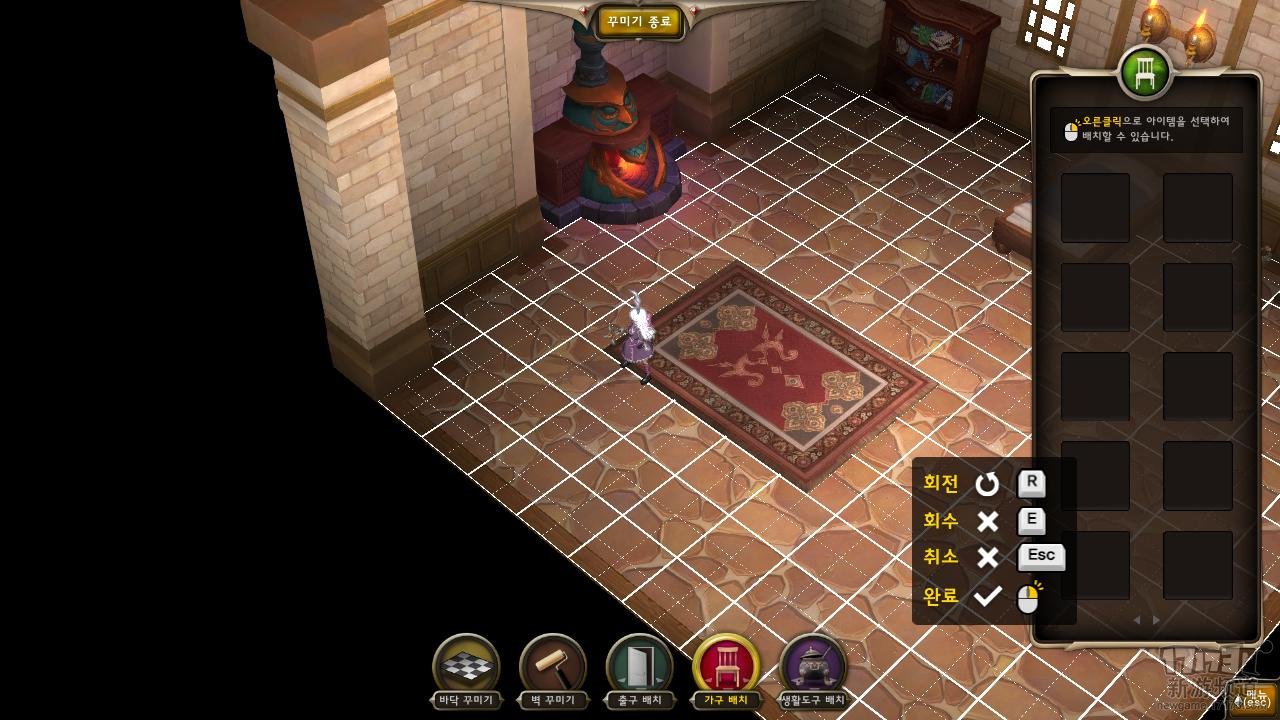Choose the 출구 배치 door placement icon

coord(640,665)
